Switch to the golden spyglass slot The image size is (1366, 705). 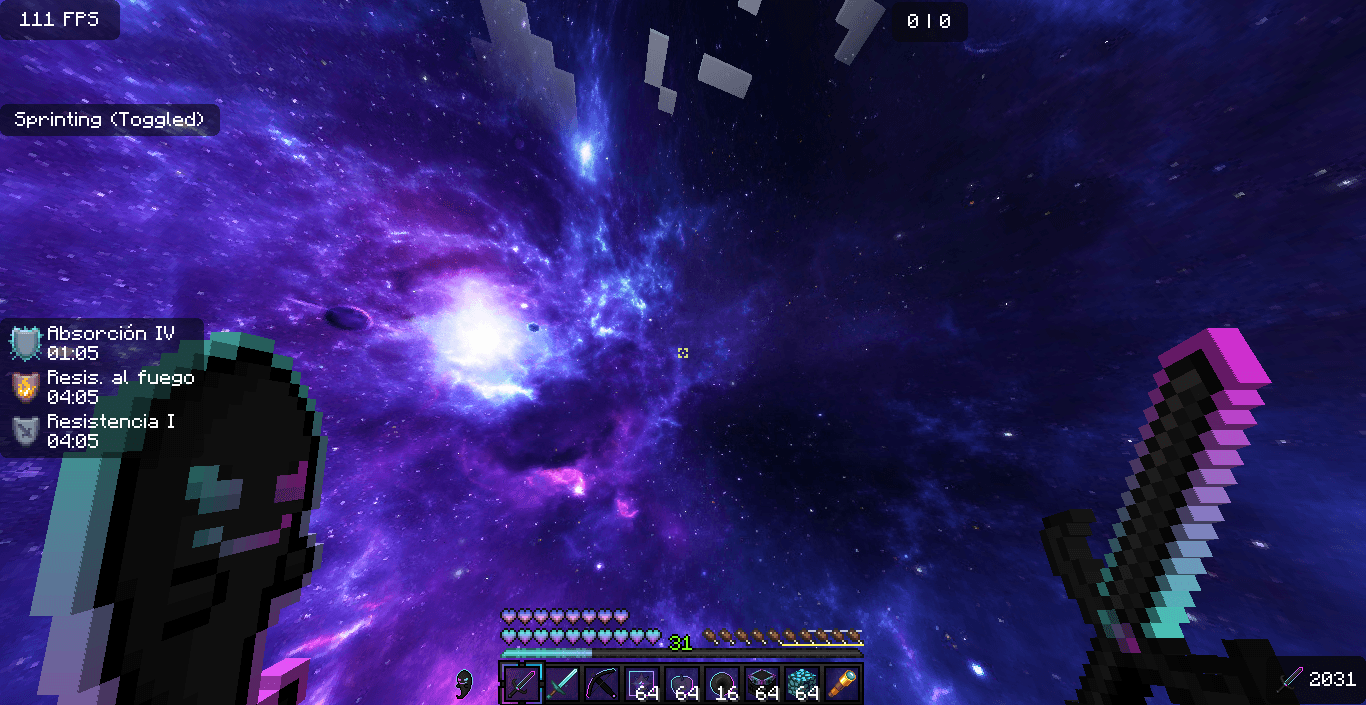tap(843, 684)
